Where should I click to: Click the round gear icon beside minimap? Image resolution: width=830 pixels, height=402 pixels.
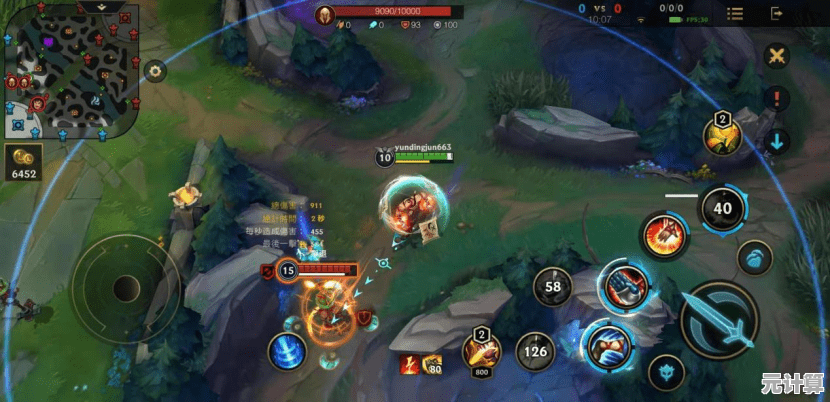tap(154, 71)
